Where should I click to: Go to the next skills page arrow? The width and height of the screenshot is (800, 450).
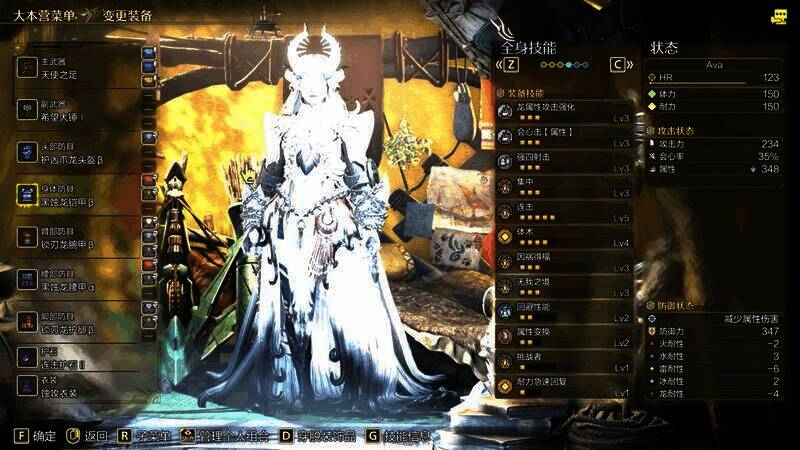[621, 65]
